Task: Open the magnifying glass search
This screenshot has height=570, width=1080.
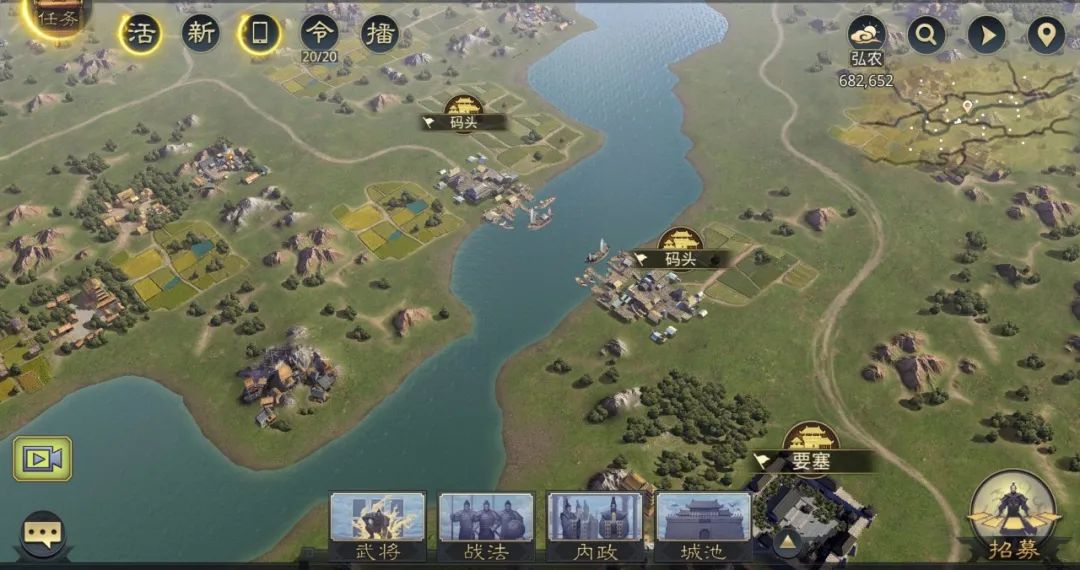Action: [926, 35]
